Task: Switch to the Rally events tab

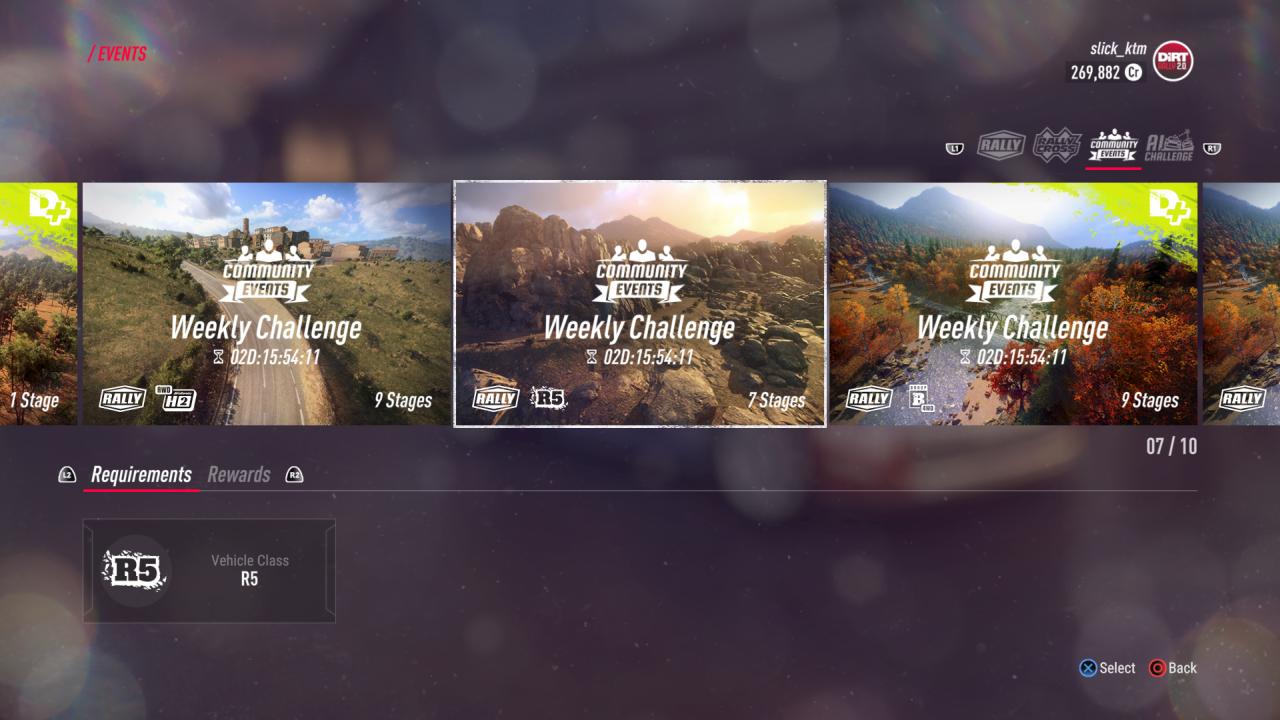Action: point(1001,147)
